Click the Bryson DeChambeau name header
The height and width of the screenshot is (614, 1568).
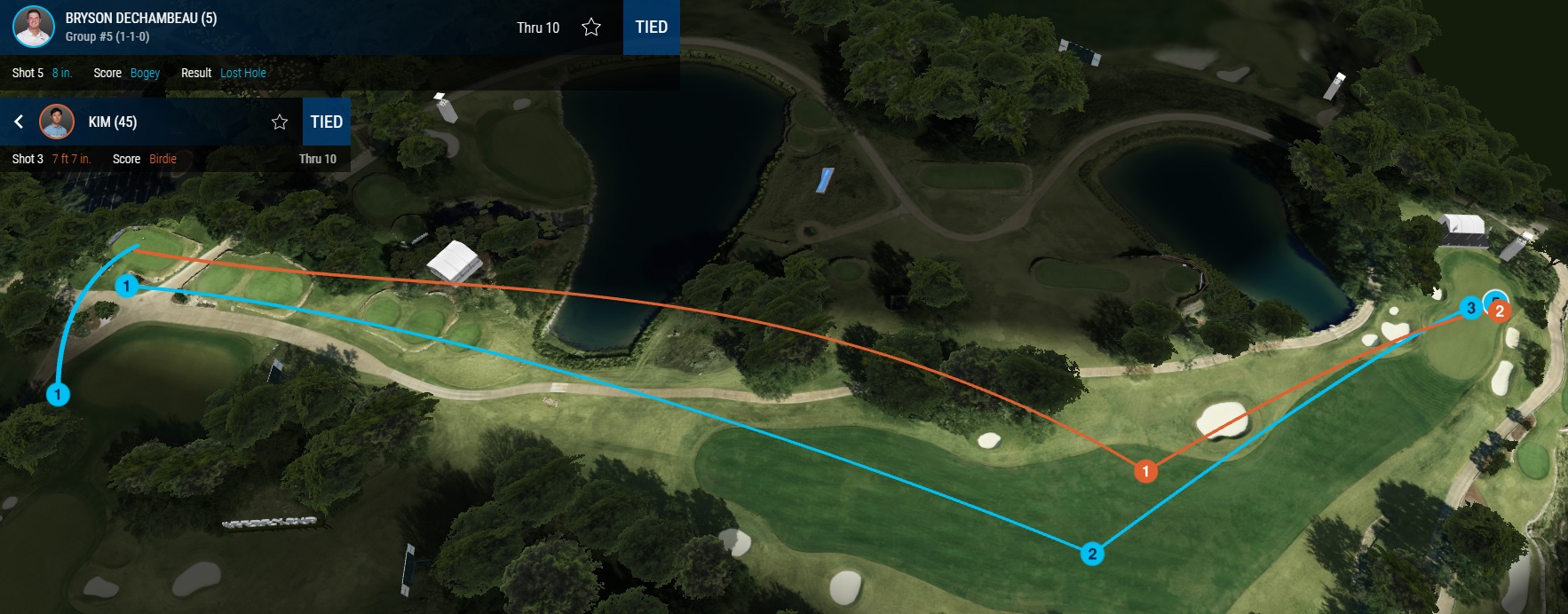point(141,18)
